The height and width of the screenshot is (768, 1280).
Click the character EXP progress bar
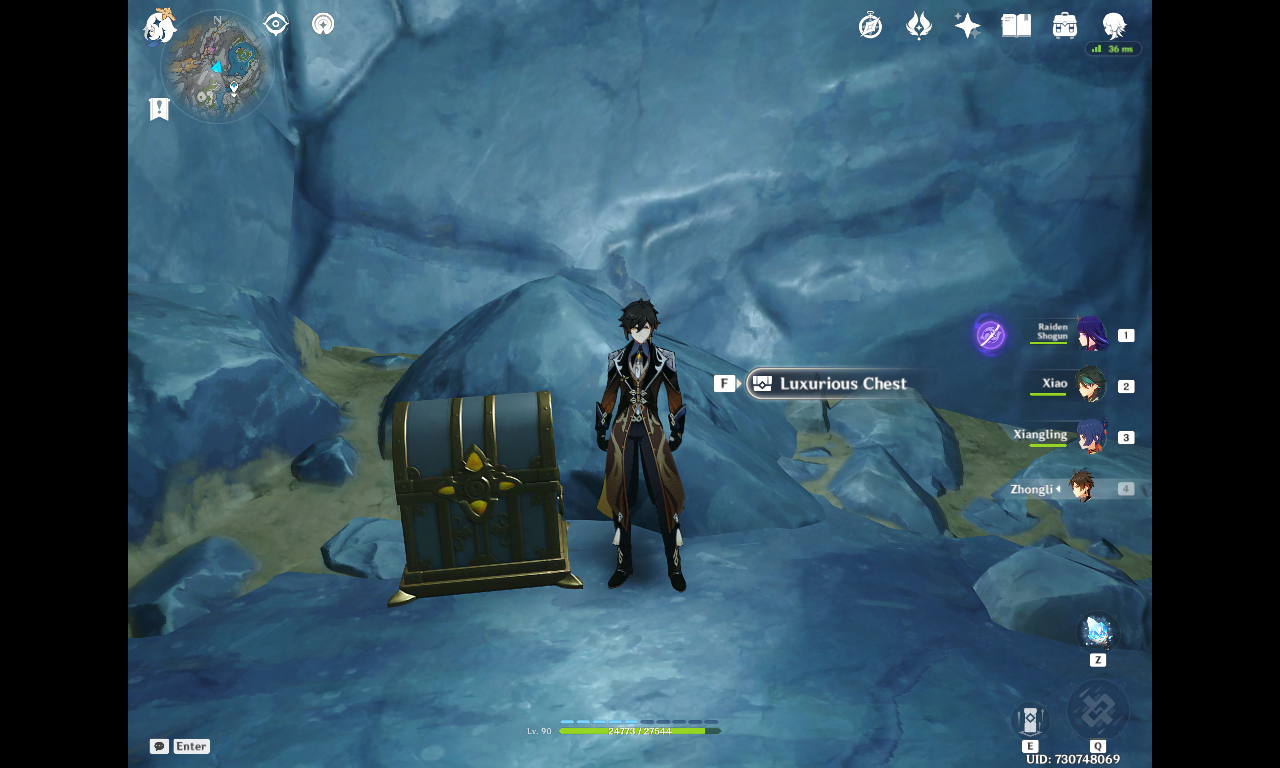pyautogui.click(x=640, y=730)
